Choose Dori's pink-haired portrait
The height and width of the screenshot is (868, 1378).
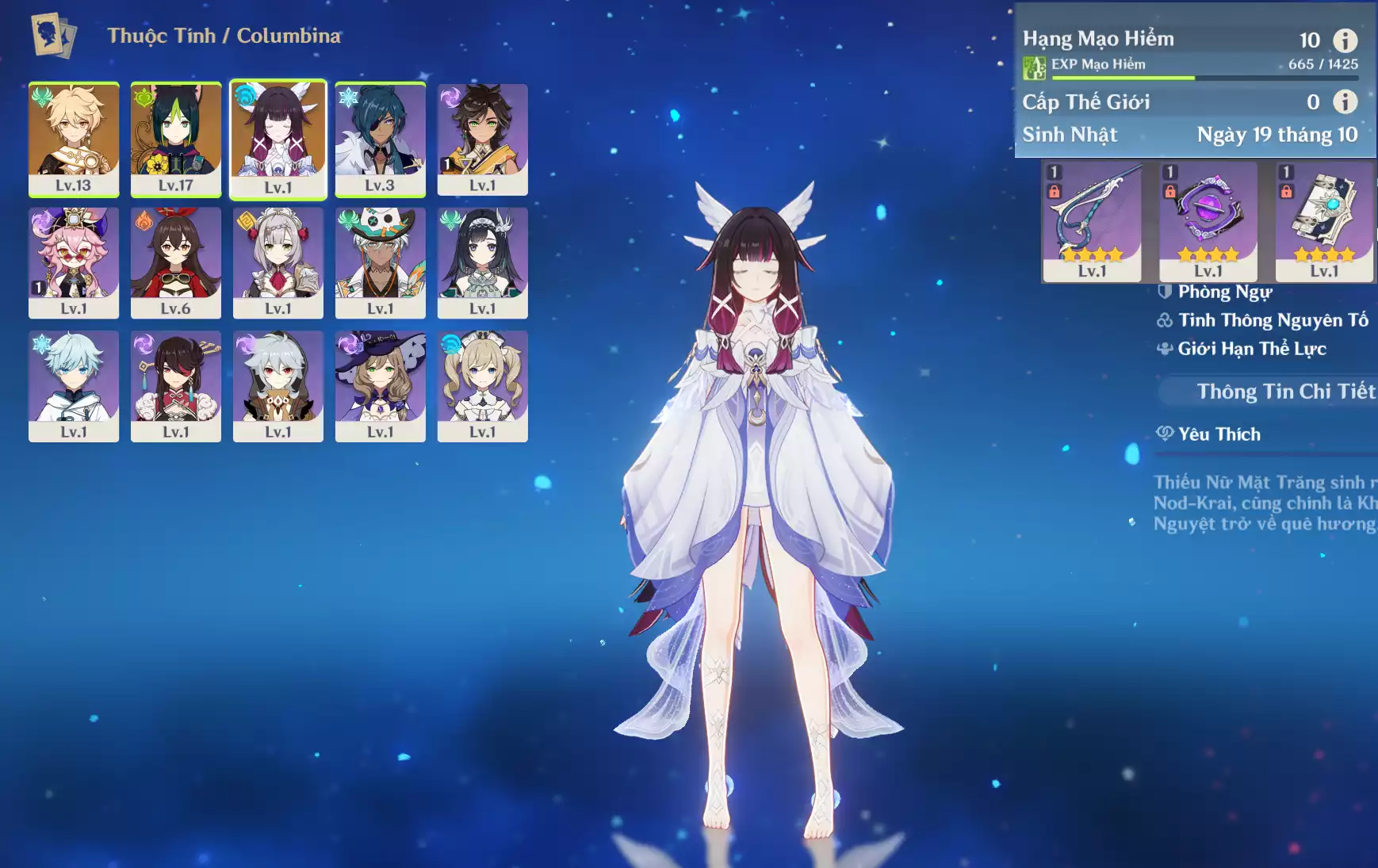74,262
